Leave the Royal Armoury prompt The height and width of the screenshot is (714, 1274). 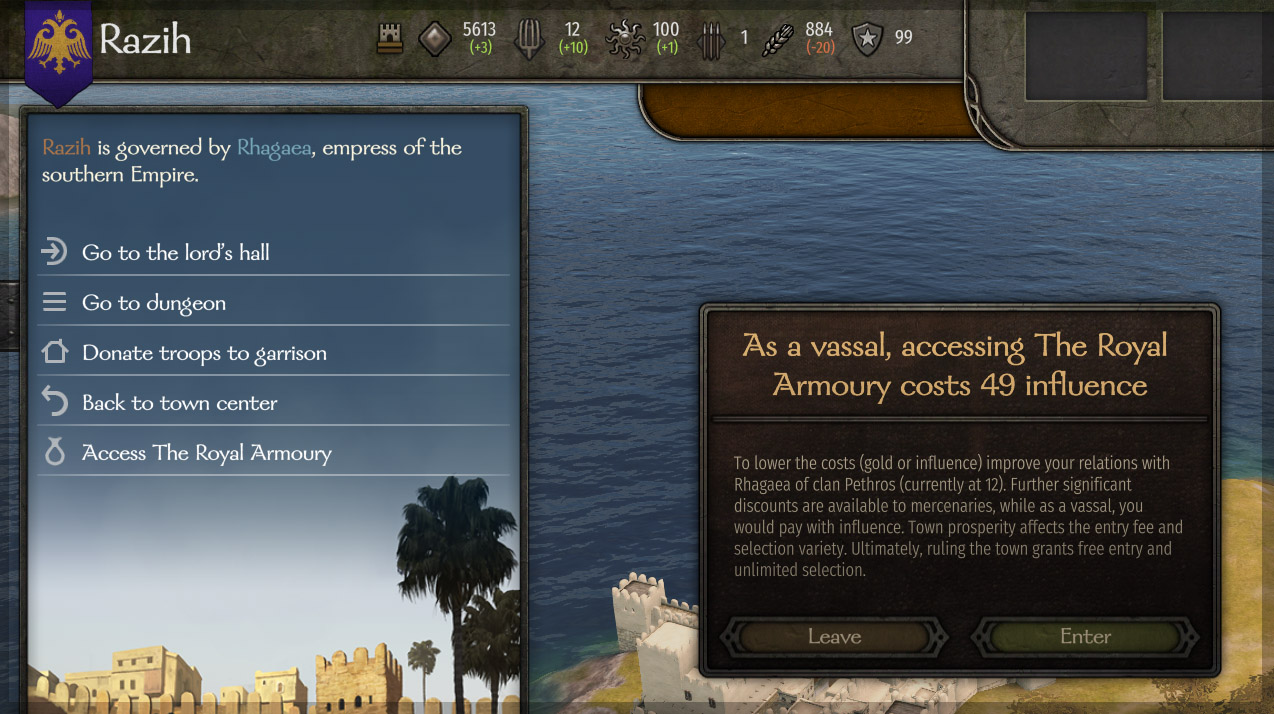pyautogui.click(x=834, y=637)
